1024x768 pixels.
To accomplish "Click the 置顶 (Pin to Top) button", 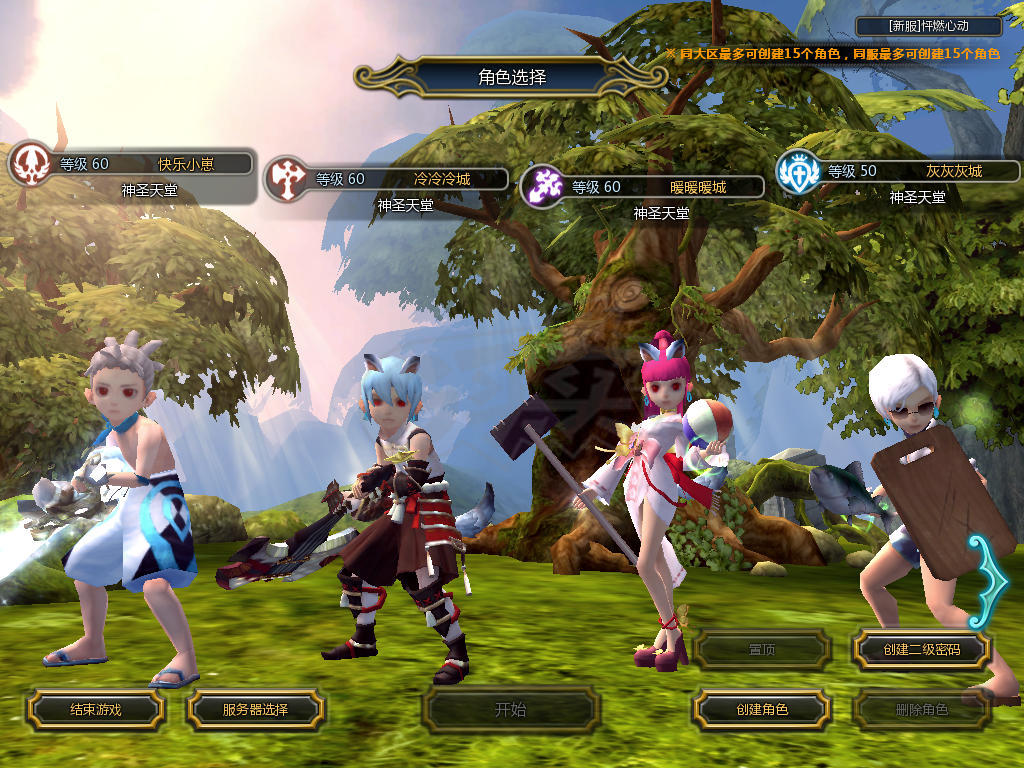I will pyautogui.click(x=762, y=650).
